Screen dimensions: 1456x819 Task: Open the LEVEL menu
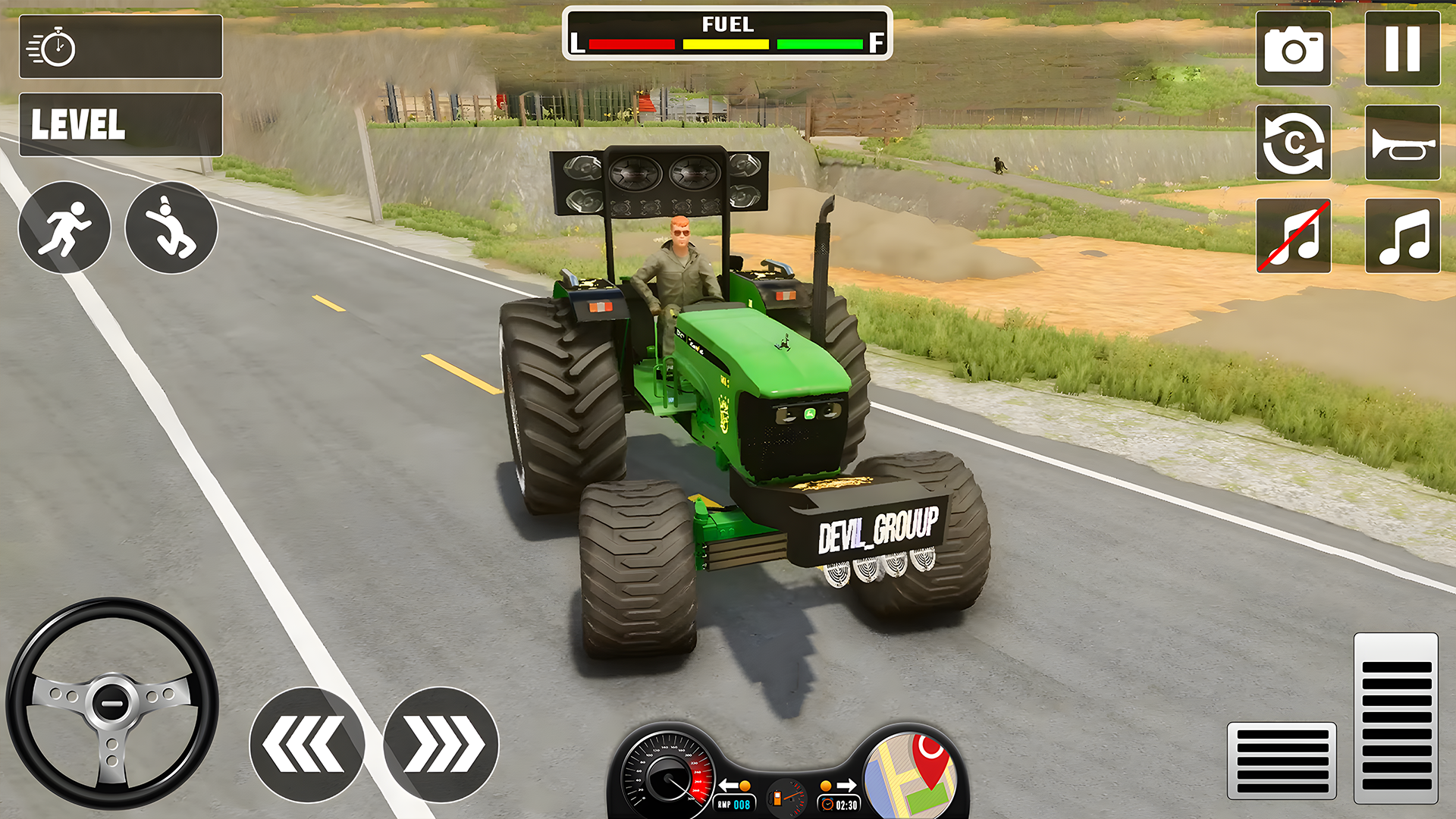(x=121, y=124)
